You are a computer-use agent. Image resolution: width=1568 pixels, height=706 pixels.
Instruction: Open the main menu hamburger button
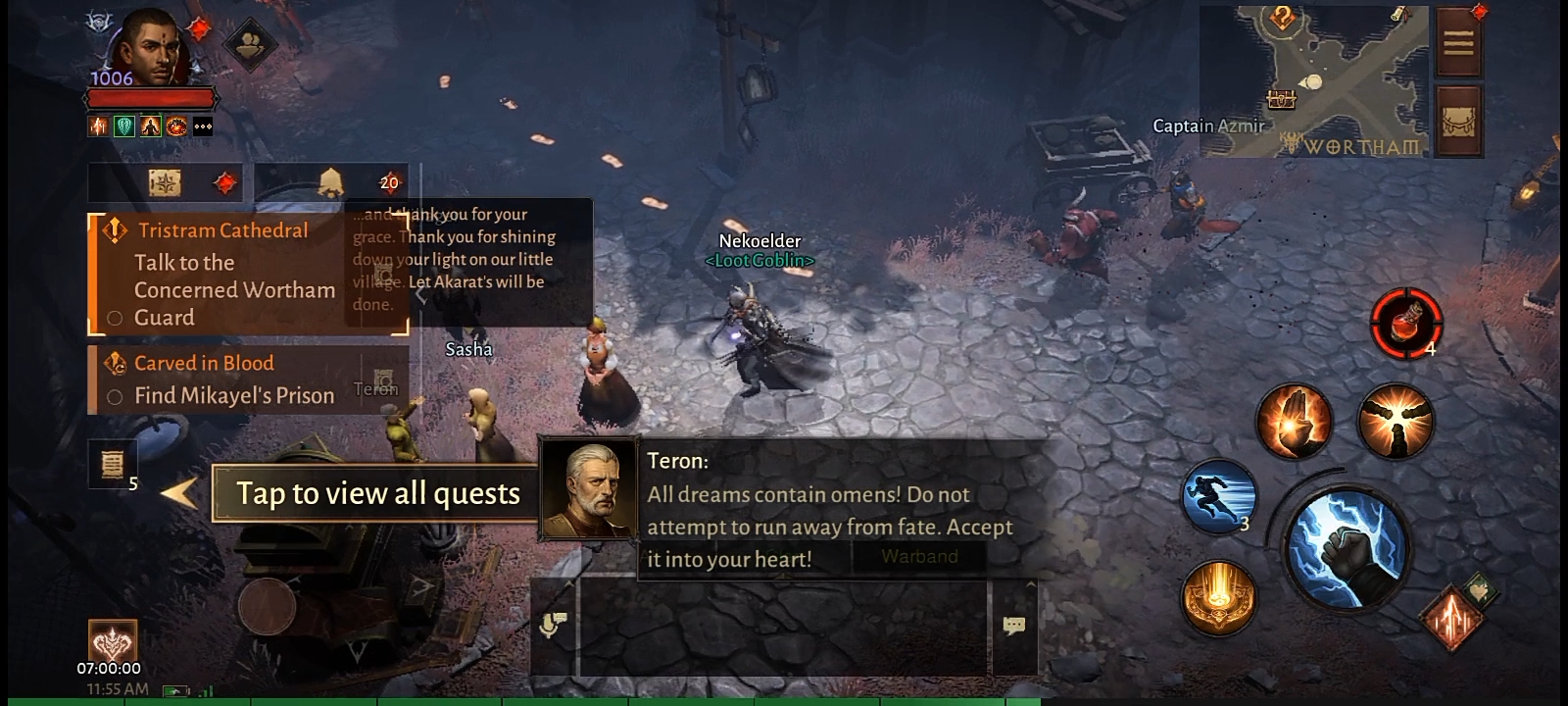pyautogui.click(x=1458, y=43)
